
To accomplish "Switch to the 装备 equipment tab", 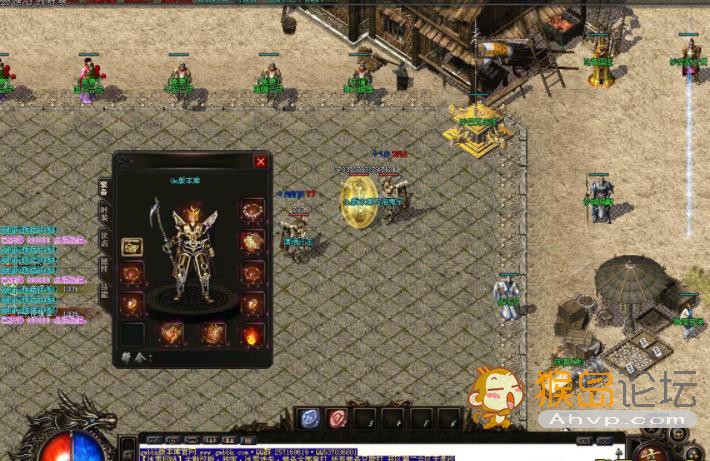I will pyautogui.click(x=103, y=187).
